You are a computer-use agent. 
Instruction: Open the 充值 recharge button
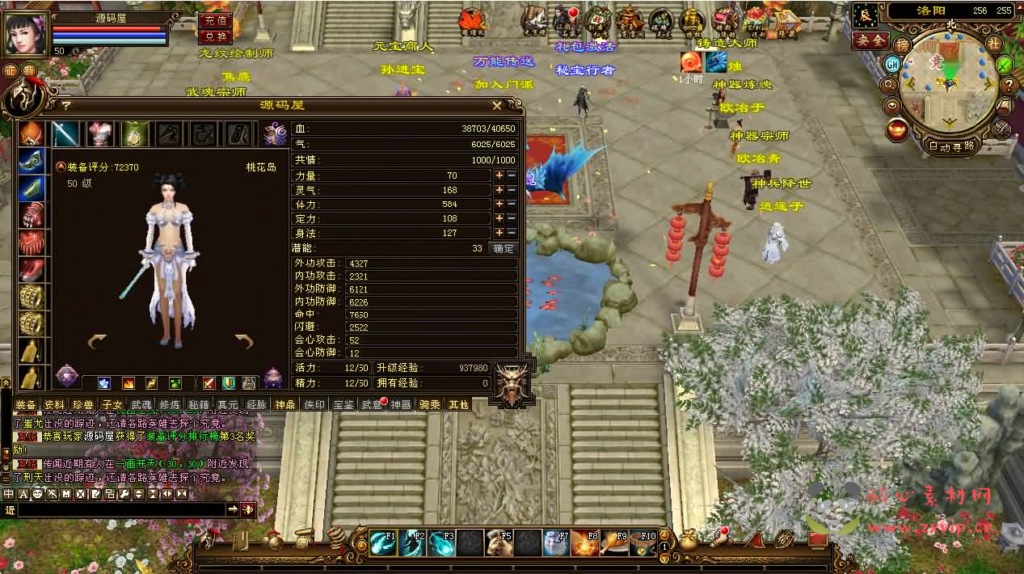(x=214, y=19)
